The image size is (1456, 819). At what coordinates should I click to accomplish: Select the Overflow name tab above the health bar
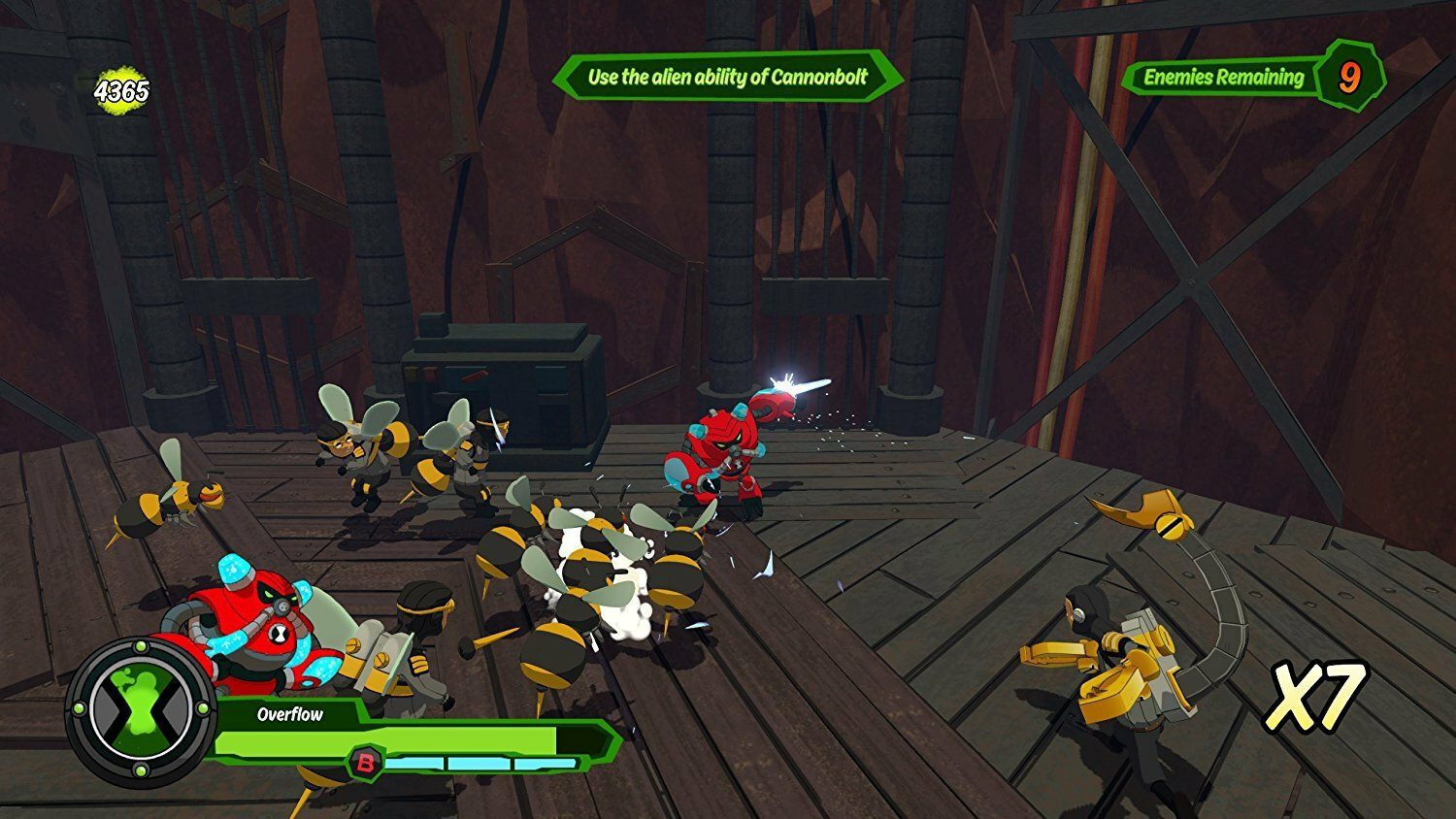(289, 715)
